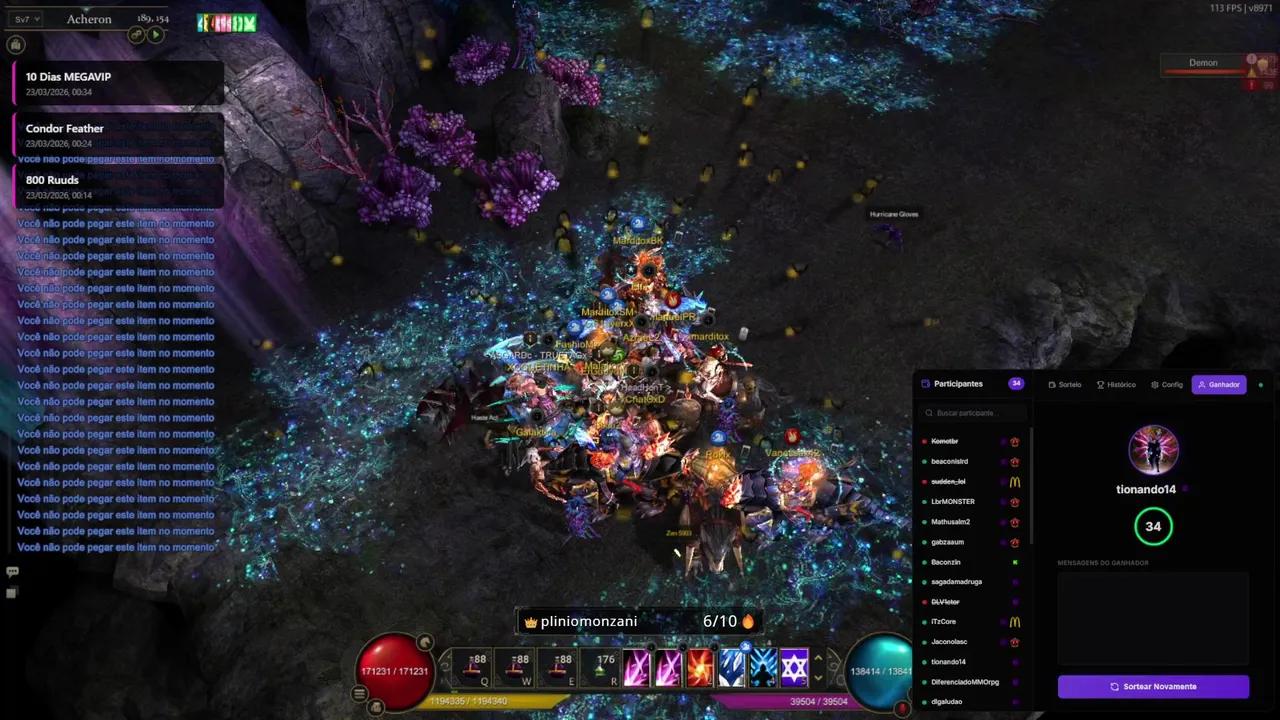Activate the white hexagram star skill
The width and height of the screenshot is (1280, 720).
[794, 668]
